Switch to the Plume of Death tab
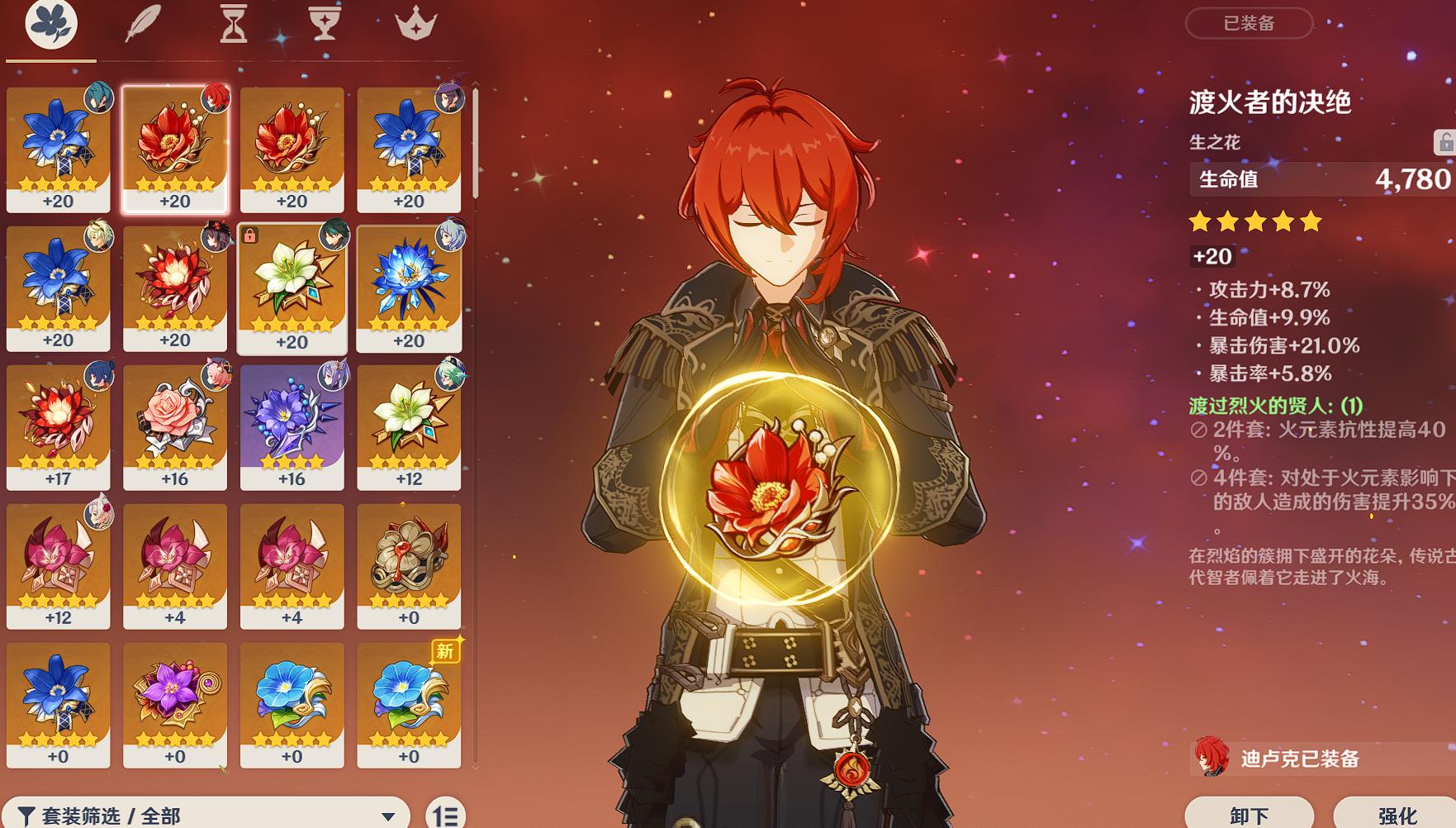This screenshot has height=828, width=1456. (140, 25)
